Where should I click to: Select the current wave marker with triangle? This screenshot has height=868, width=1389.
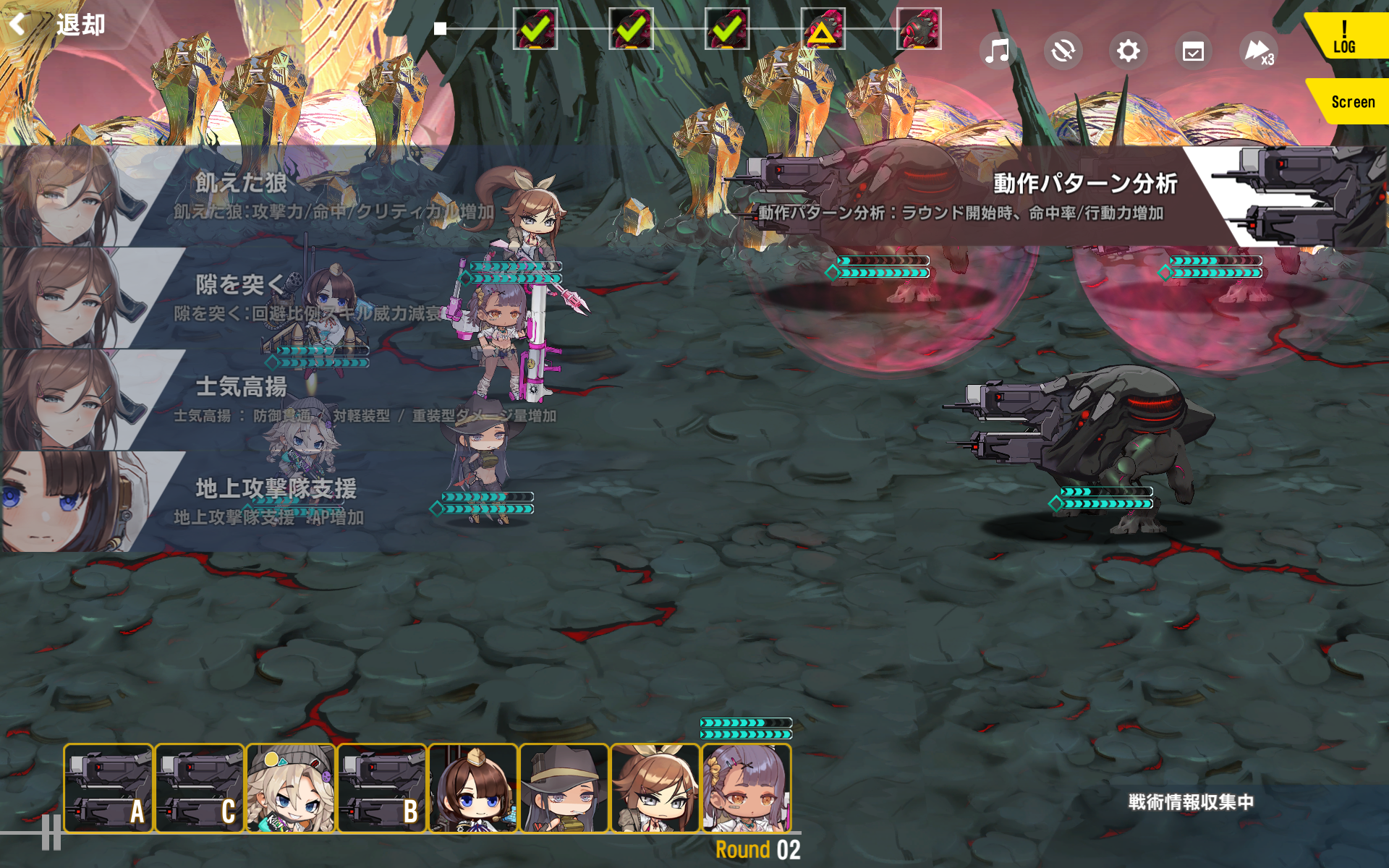823,29
